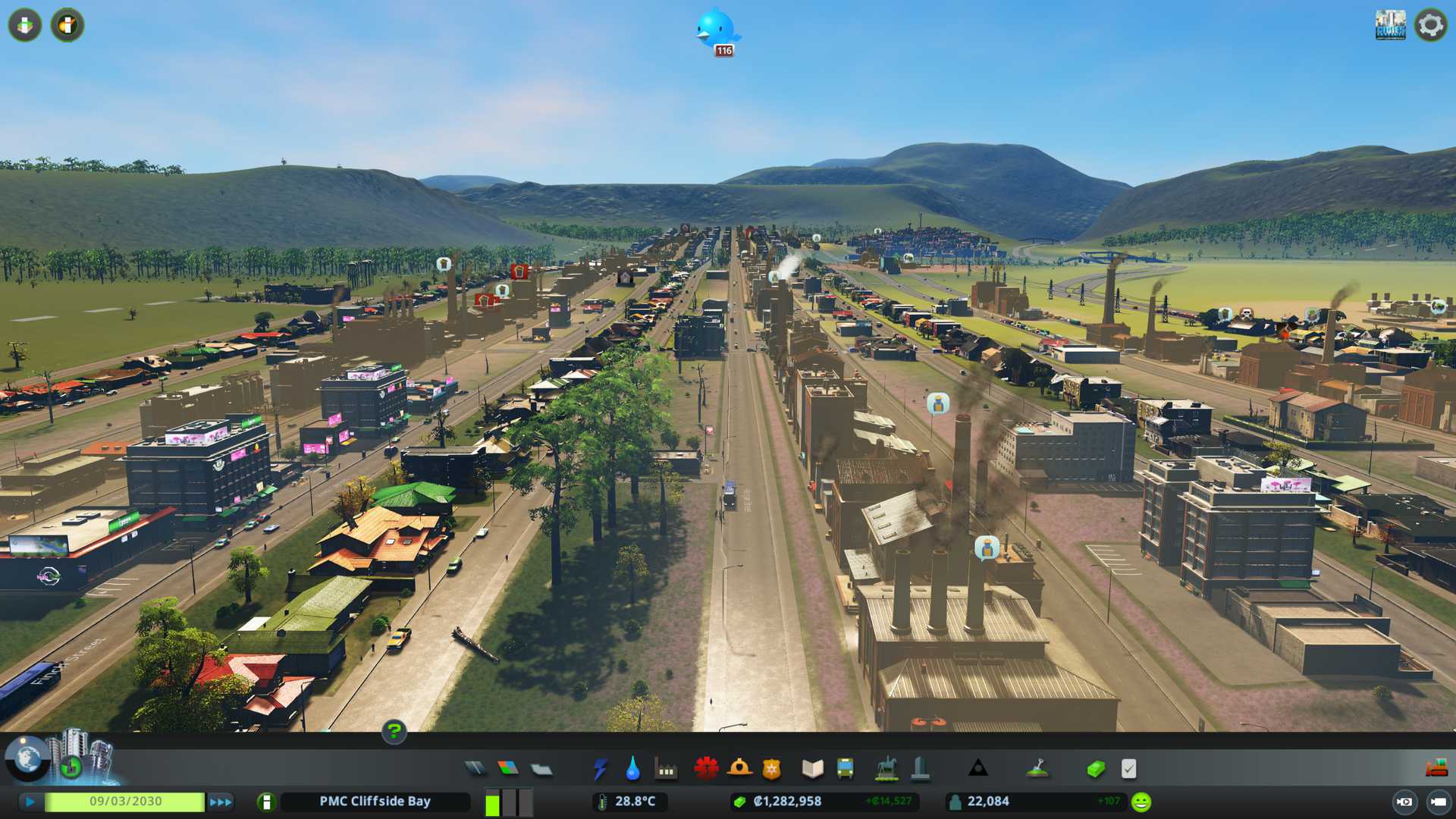The height and width of the screenshot is (819, 1456).
Task: Open the Landscaping shovel menu
Action: tap(1037, 769)
